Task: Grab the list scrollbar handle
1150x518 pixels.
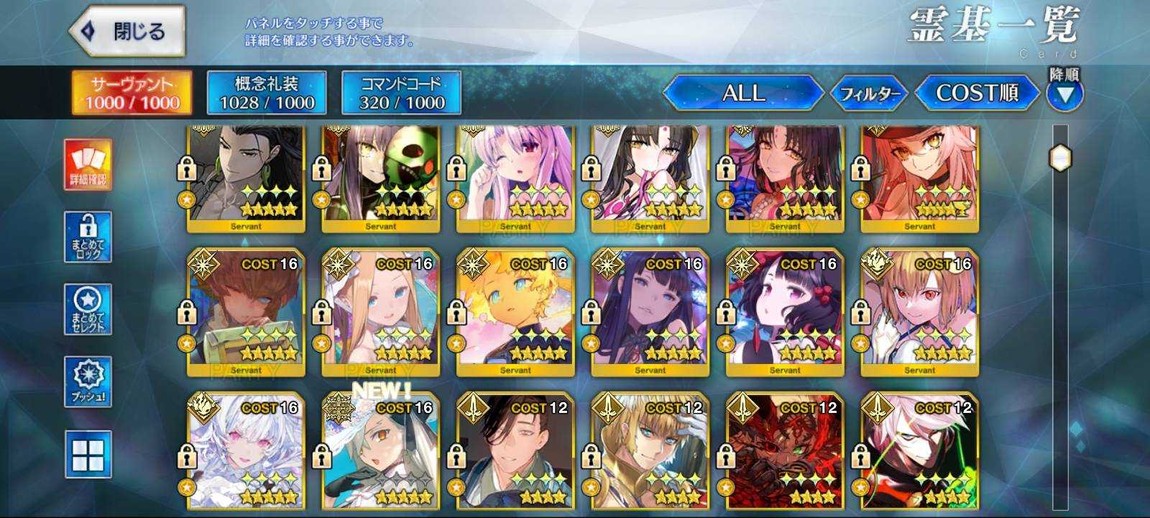Action: tap(1060, 158)
